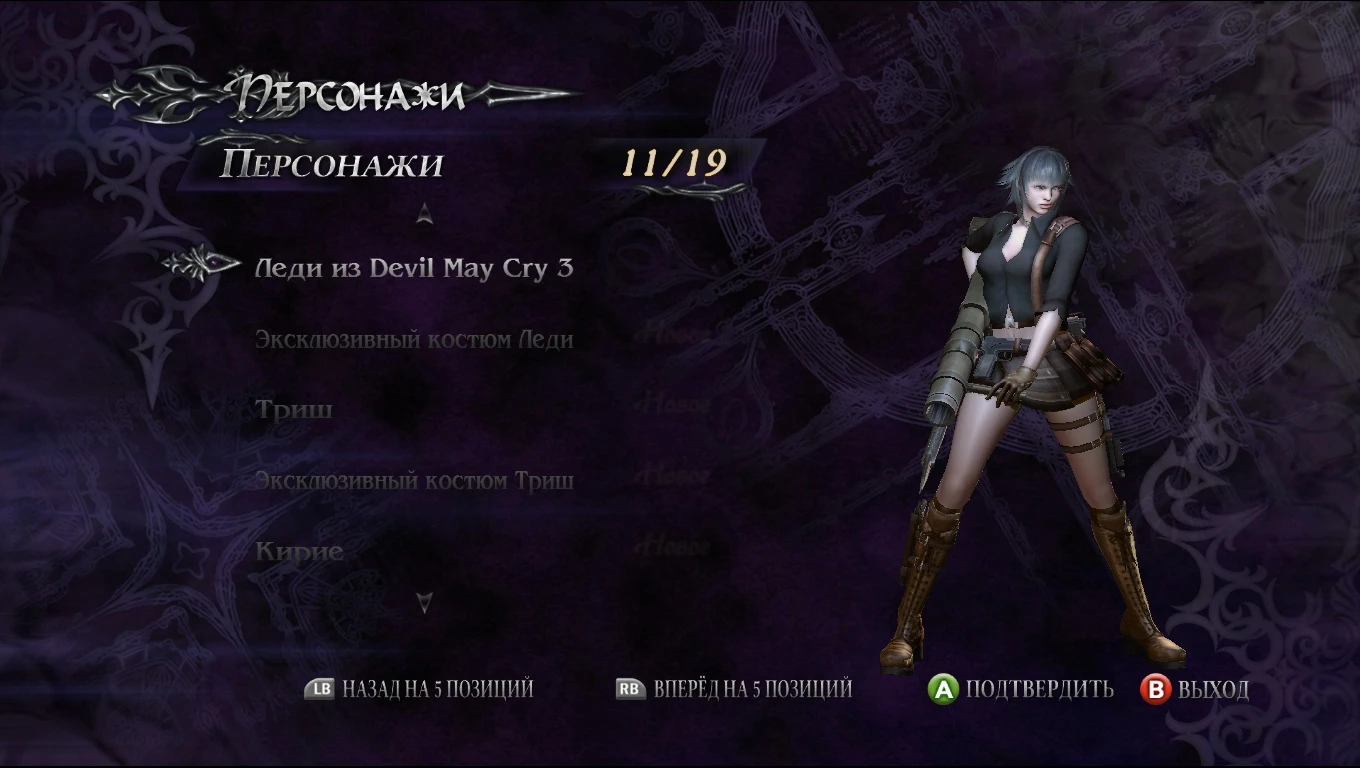Viewport: 1360px width, 768px height.
Task: Expand the list upward via the top arrow
Action: pyautogui.click(x=424, y=212)
